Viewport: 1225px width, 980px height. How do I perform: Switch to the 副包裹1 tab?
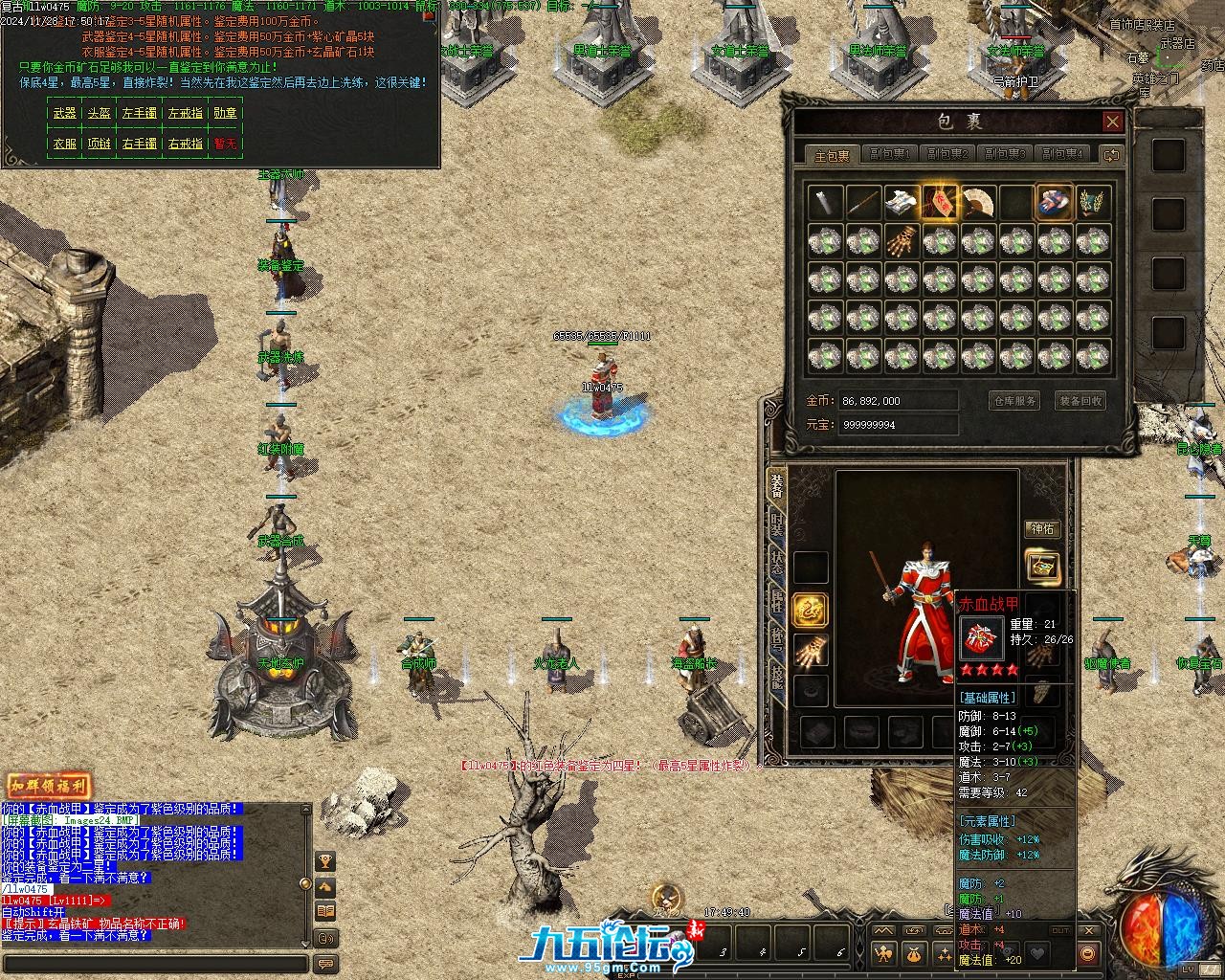click(889, 154)
